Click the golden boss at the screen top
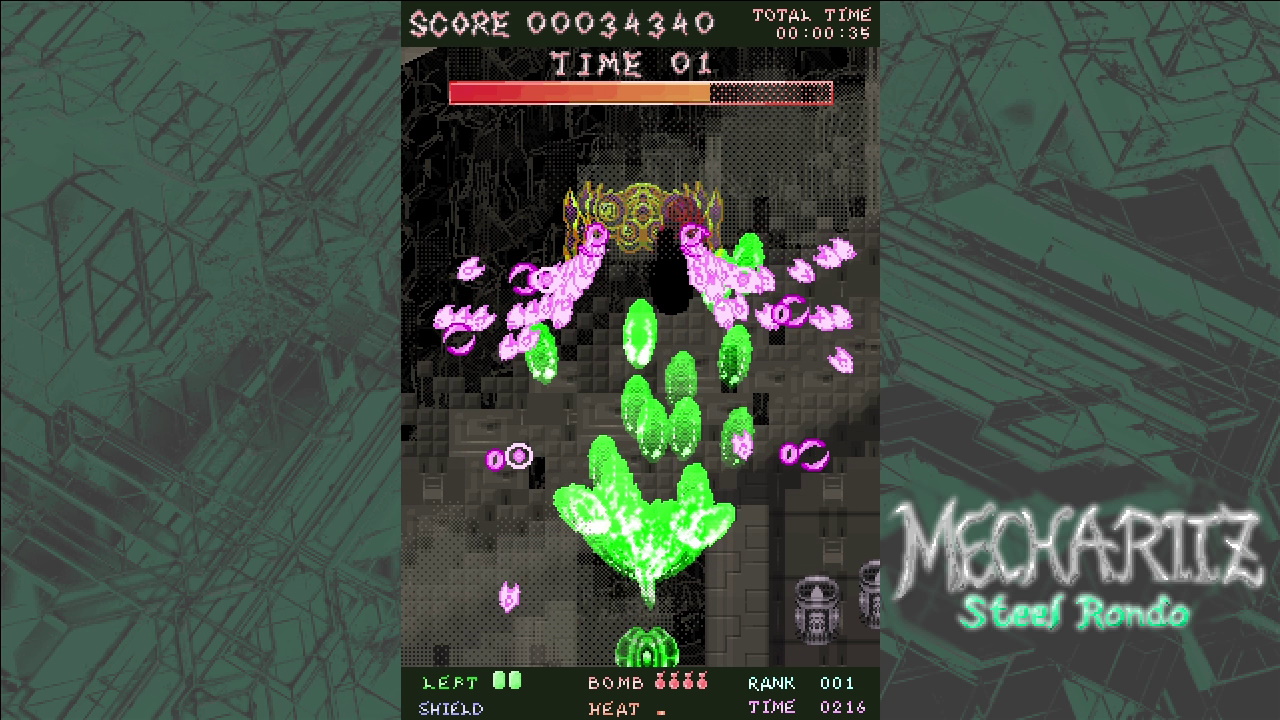Image resolution: width=1280 pixels, height=720 pixels. tap(640, 210)
